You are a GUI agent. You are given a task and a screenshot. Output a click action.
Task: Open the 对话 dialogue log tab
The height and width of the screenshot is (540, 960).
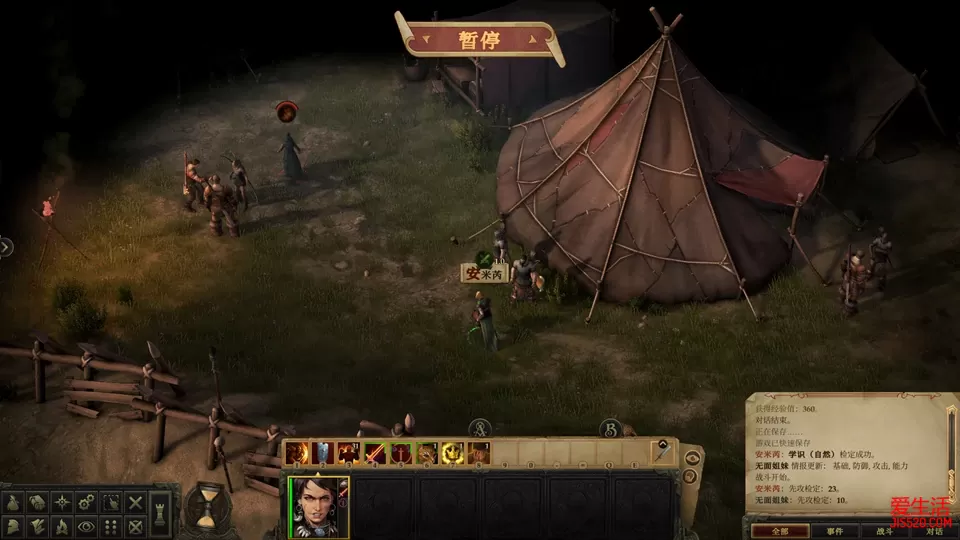click(934, 531)
